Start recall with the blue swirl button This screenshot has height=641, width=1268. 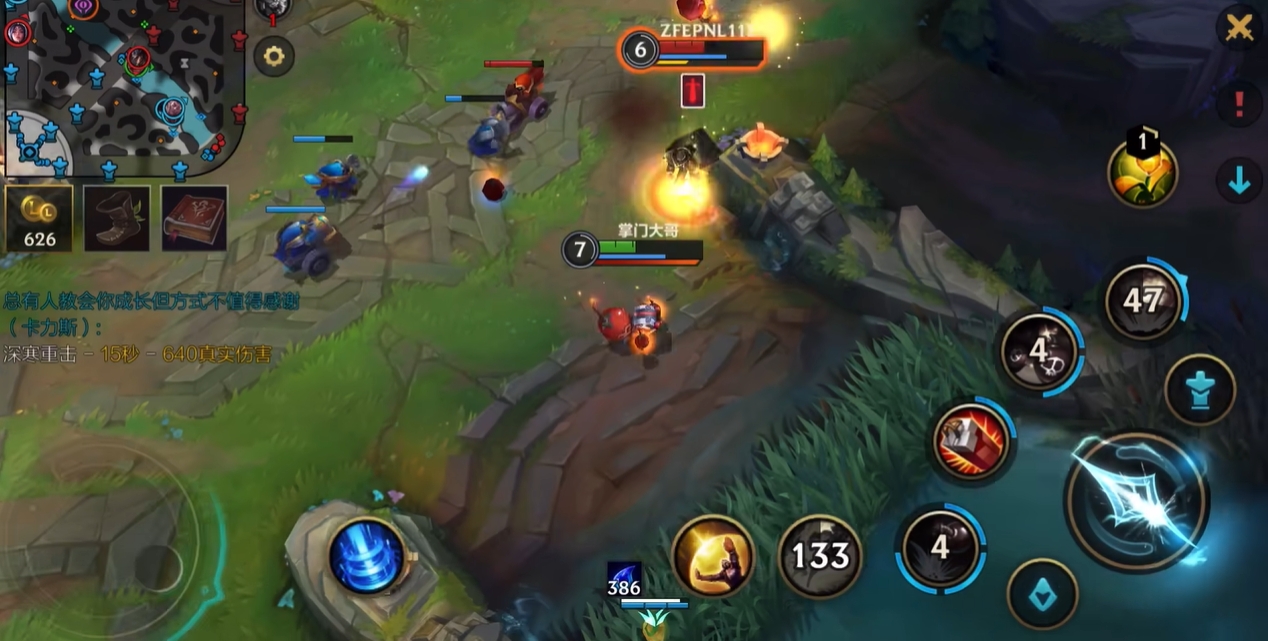coord(367,555)
